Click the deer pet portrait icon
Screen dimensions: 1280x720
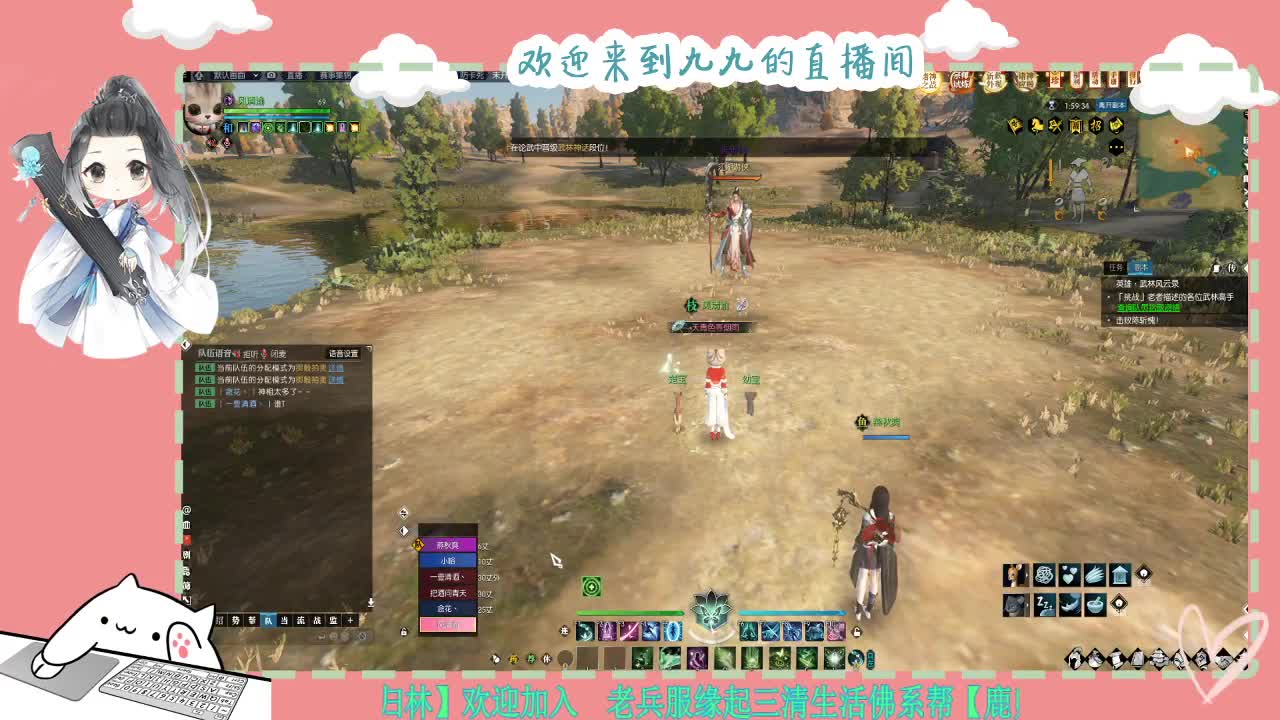[1014, 574]
